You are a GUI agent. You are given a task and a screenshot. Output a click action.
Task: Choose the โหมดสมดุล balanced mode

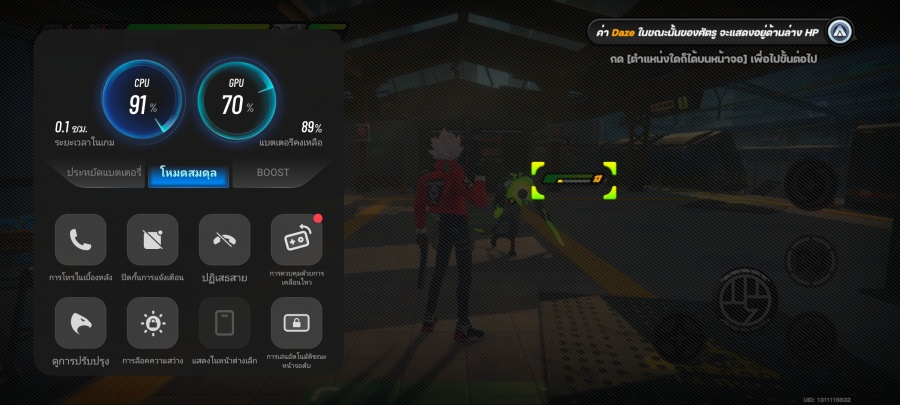(189, 174)
